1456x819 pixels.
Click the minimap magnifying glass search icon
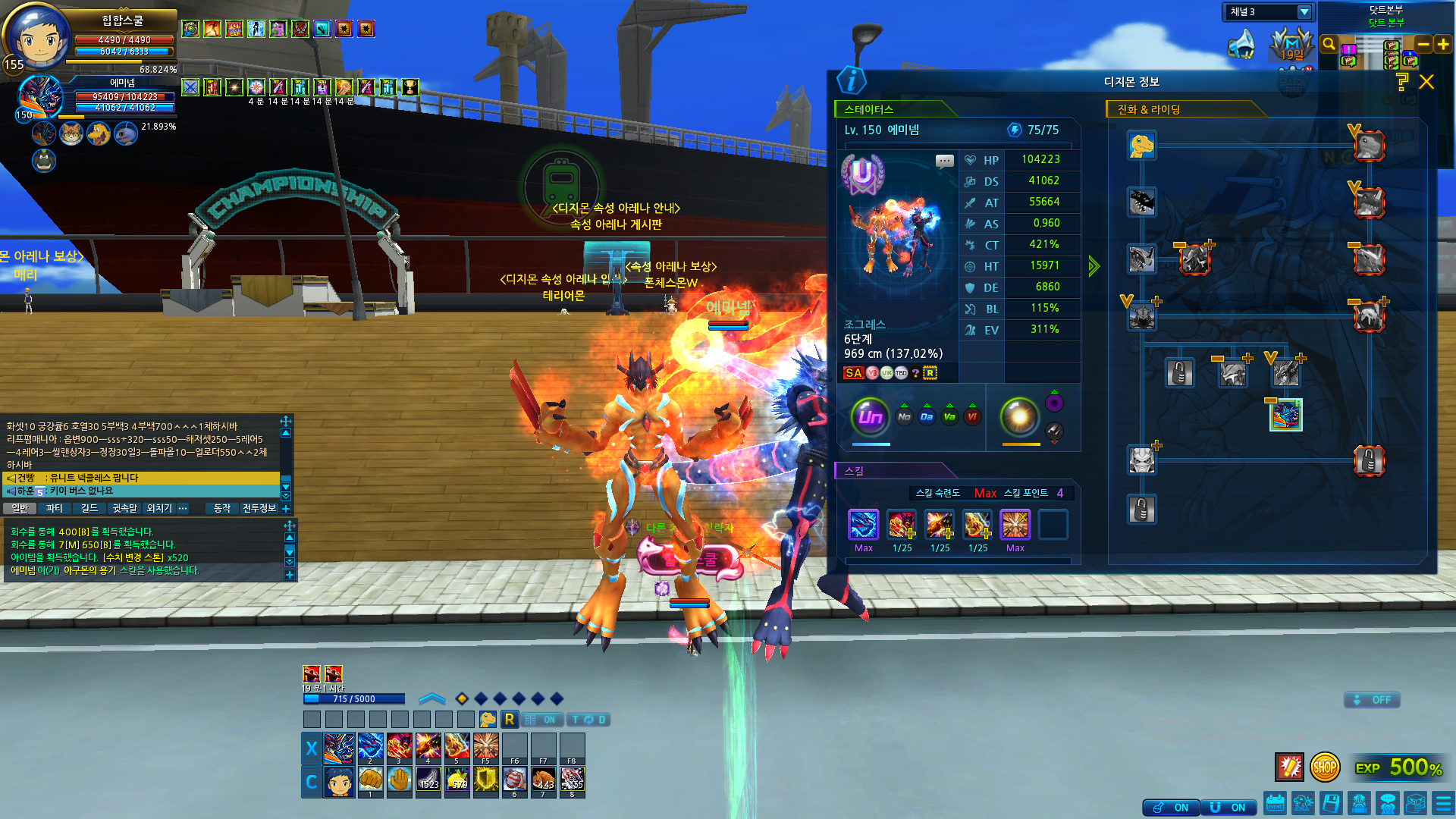pyautogui.click(x=1329, y=44)
